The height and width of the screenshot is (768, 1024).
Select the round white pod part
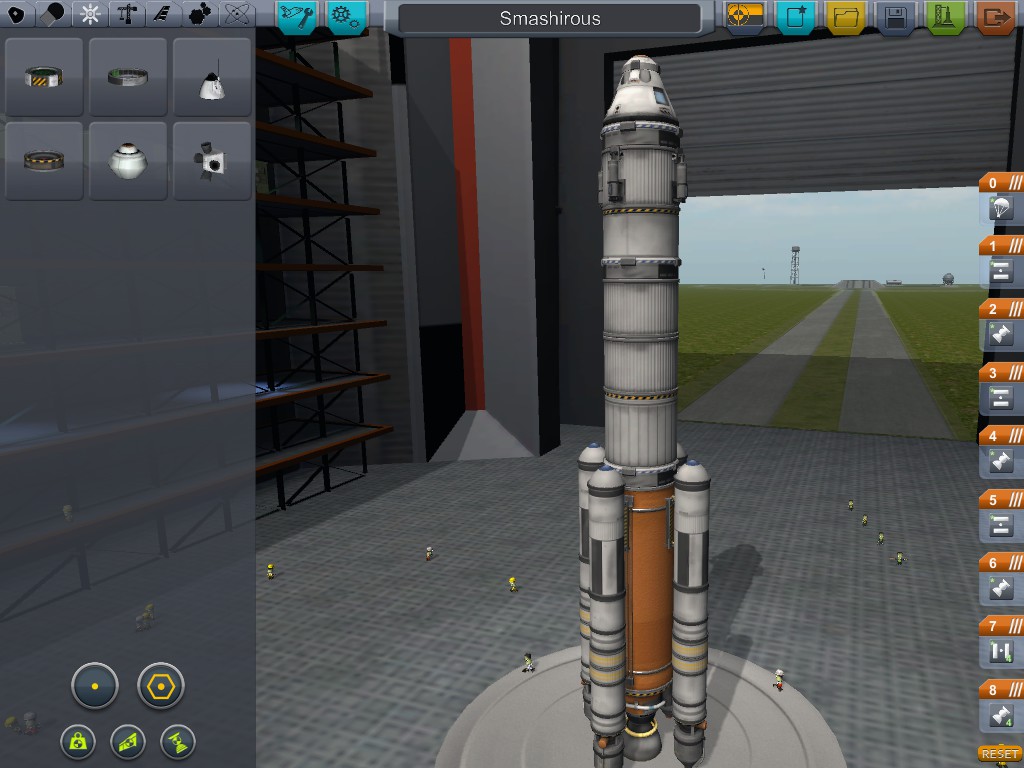pos(128,161)
